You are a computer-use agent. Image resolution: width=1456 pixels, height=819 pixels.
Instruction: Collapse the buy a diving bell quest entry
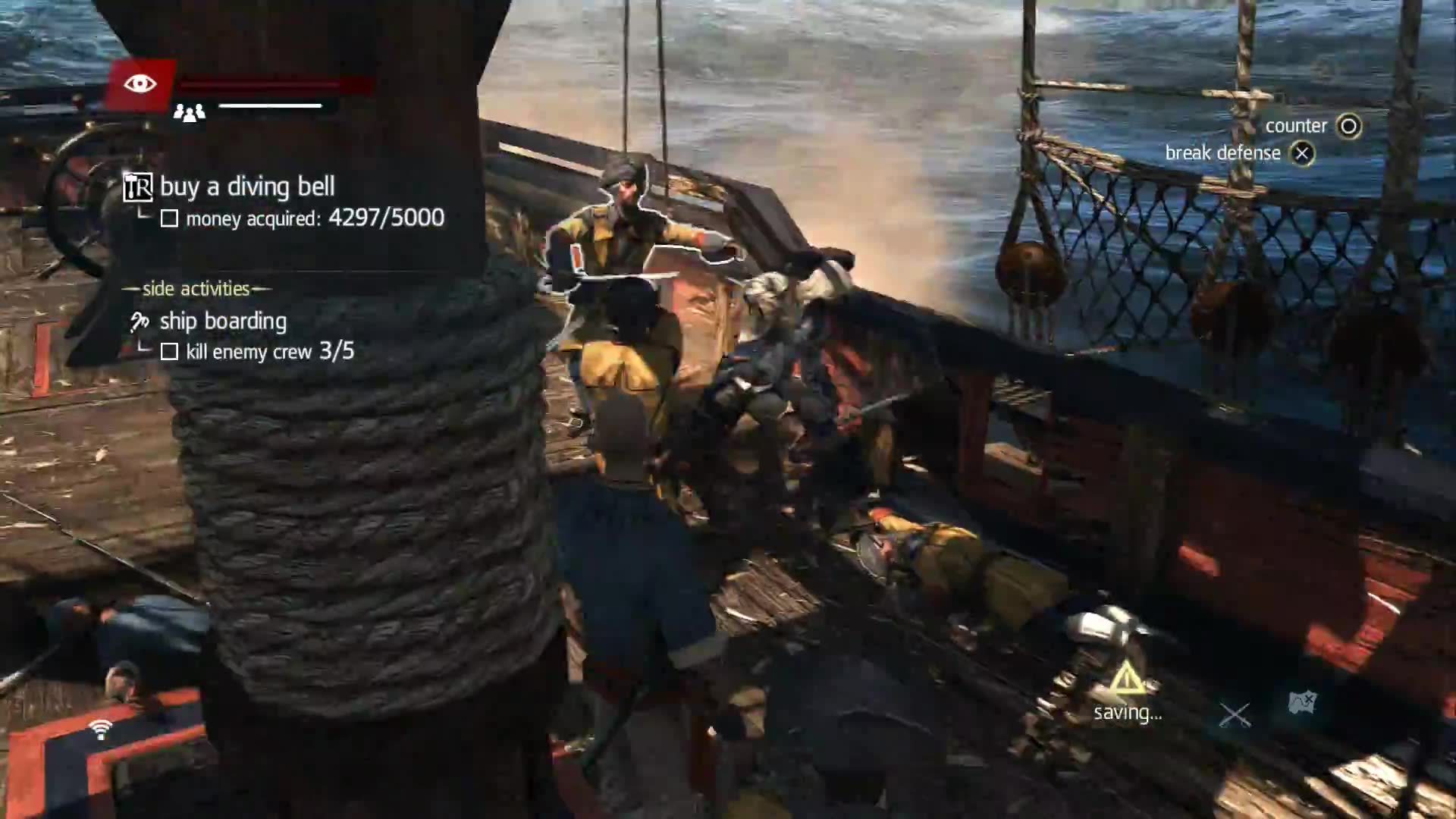click(x=246, y=186)
